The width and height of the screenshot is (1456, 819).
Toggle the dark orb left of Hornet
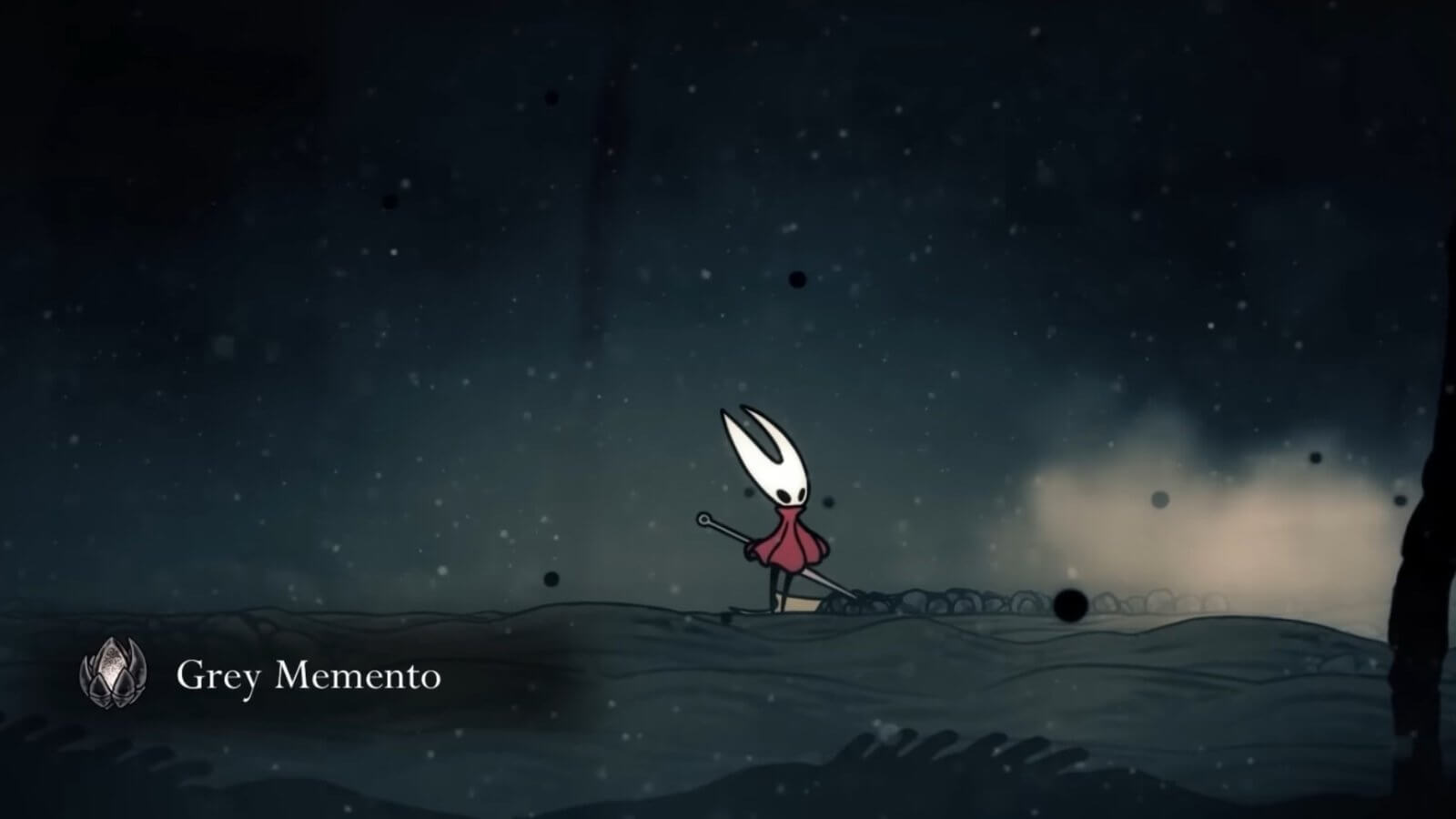[x=550, y=577]
